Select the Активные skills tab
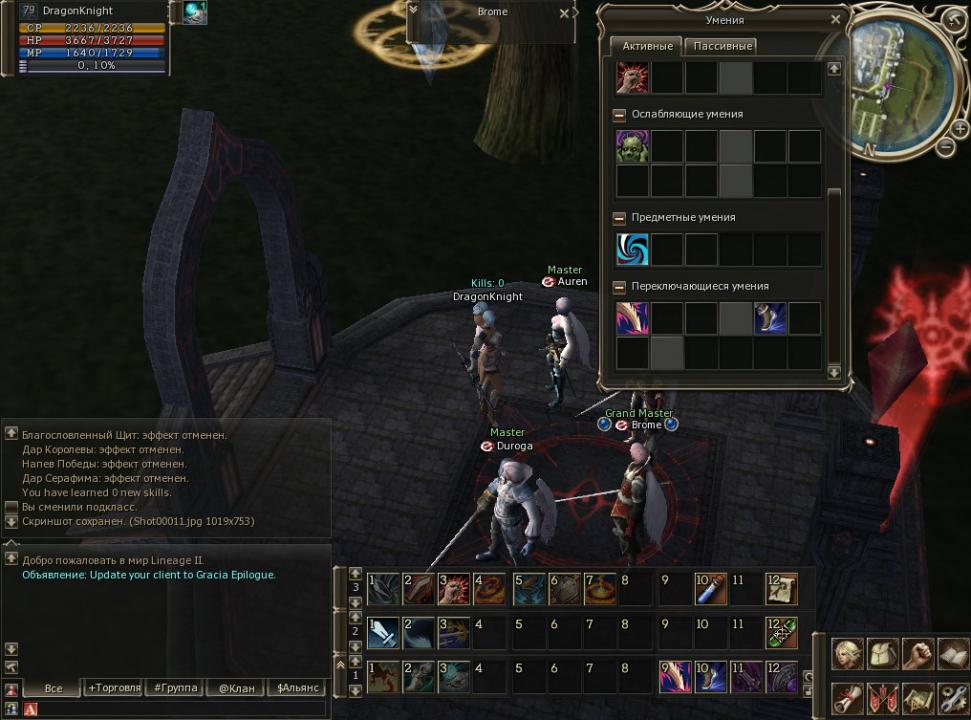This screenshot has width=971, height=720. click(x=646, y=46)
